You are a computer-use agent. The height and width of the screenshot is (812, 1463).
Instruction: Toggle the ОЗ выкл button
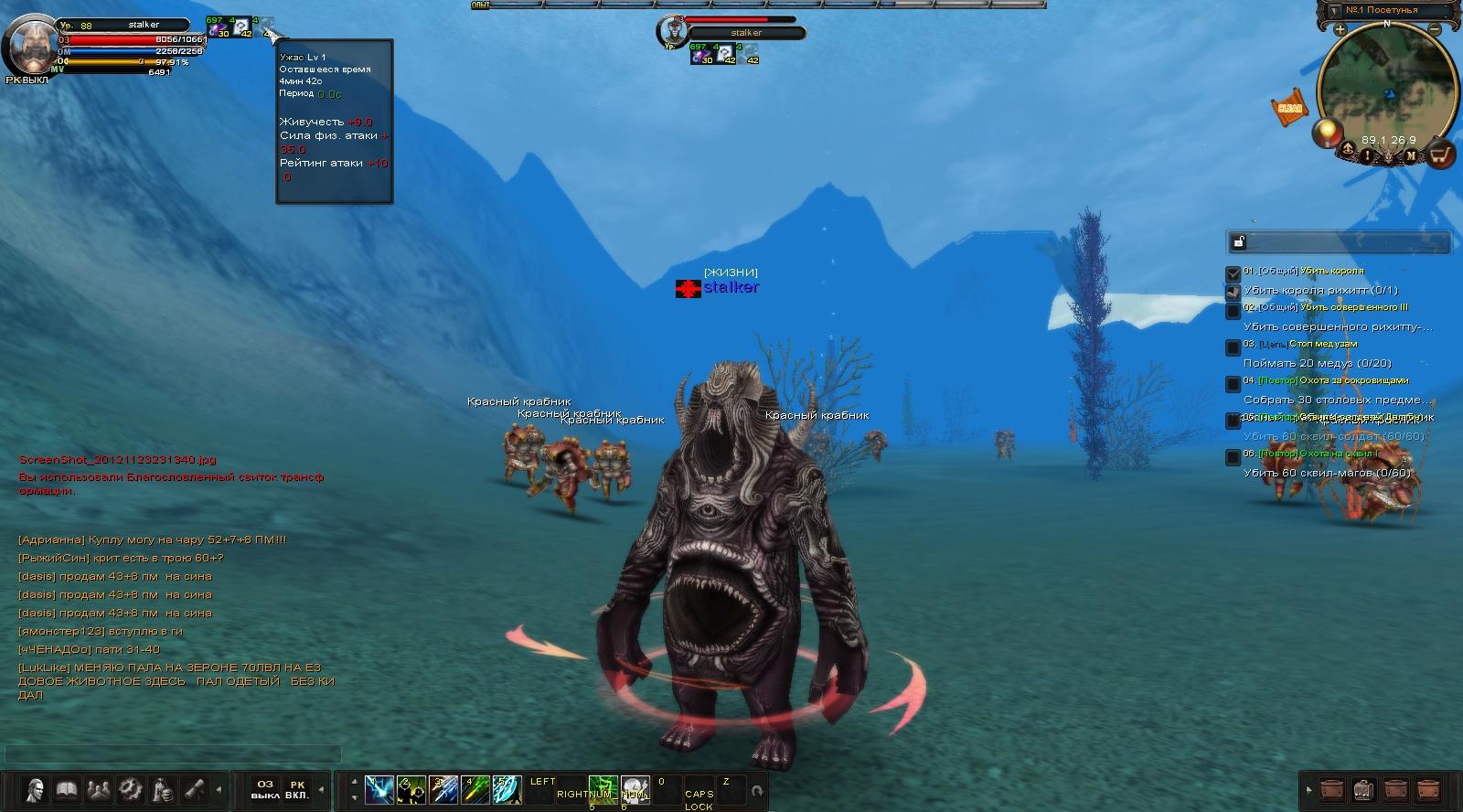click(x=265, y=789)
